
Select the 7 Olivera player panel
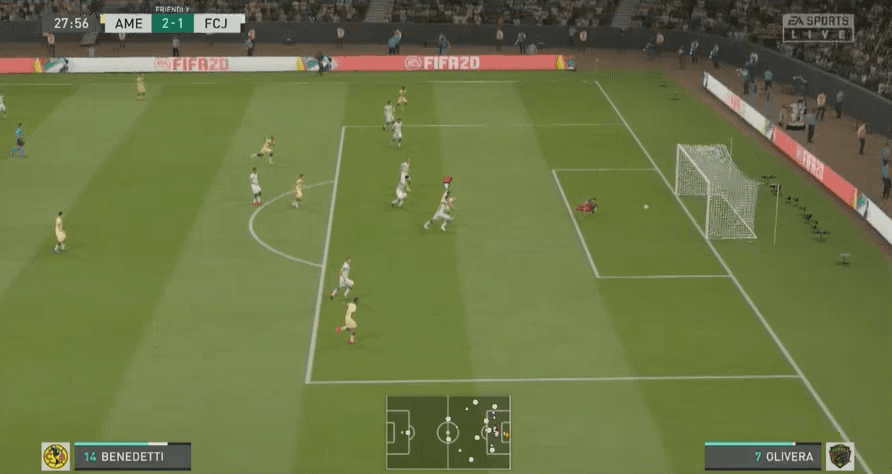(762, 457)
